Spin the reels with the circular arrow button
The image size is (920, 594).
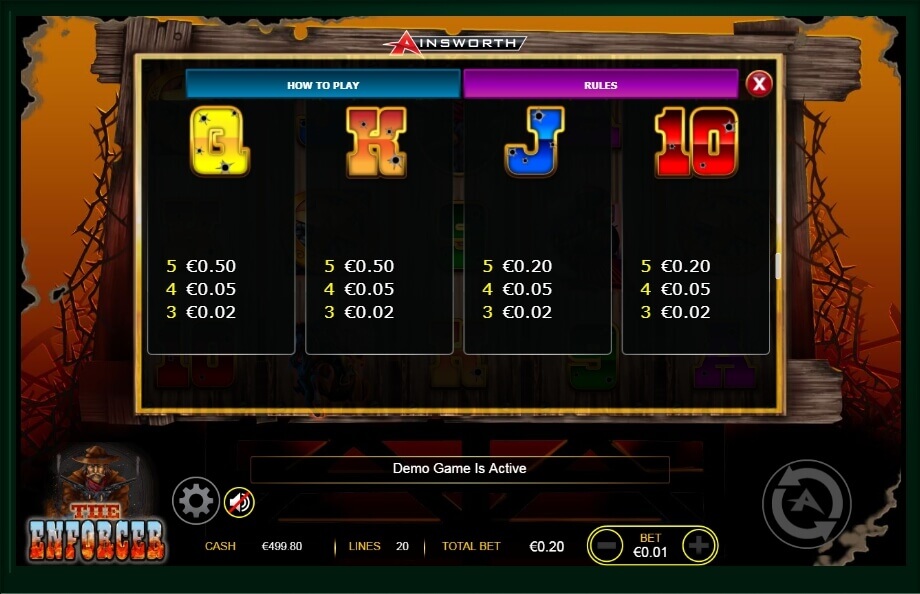806,504
